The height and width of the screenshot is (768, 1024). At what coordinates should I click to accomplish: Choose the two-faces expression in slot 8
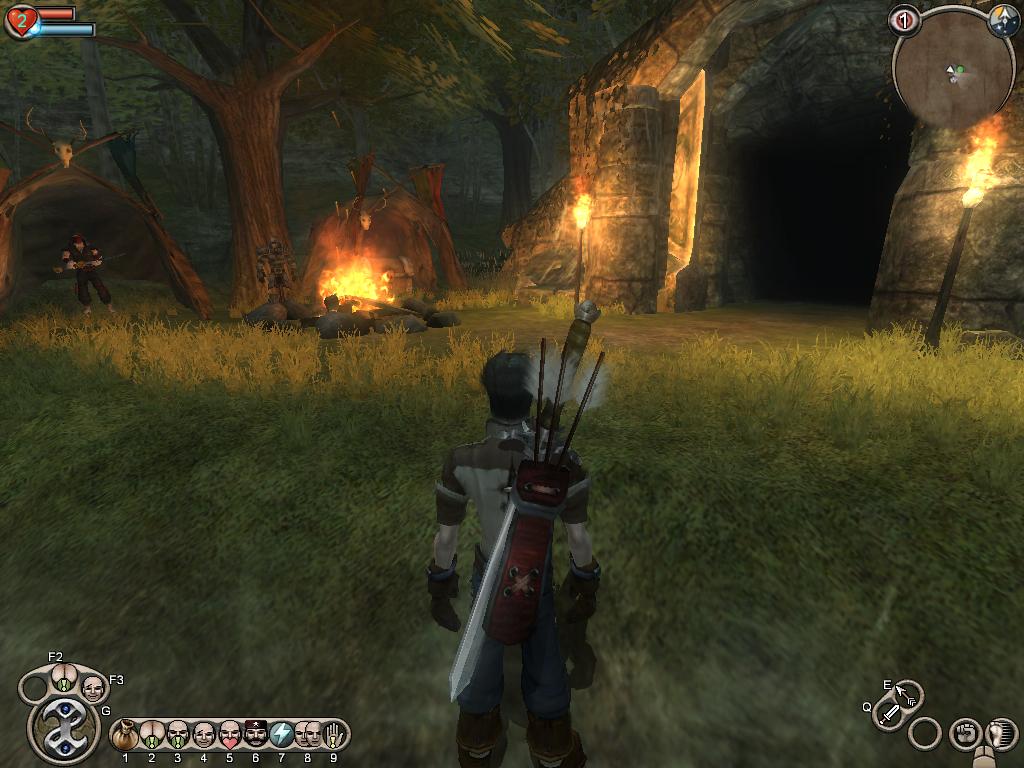[x=308, y=735]
